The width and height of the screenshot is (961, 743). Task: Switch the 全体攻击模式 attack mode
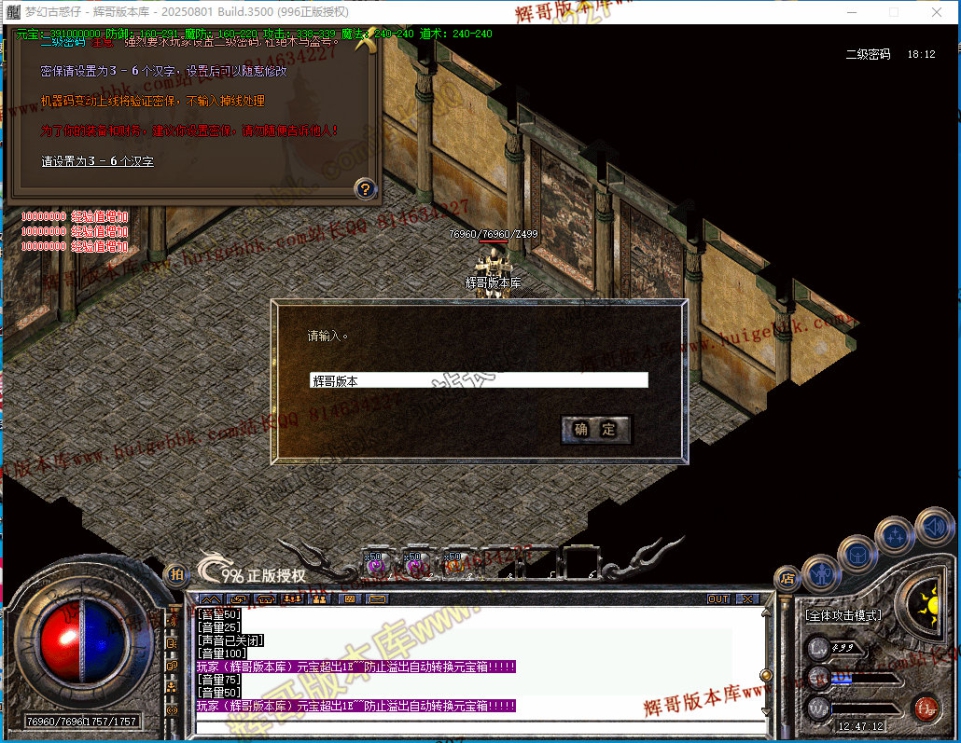click(842, 615)
